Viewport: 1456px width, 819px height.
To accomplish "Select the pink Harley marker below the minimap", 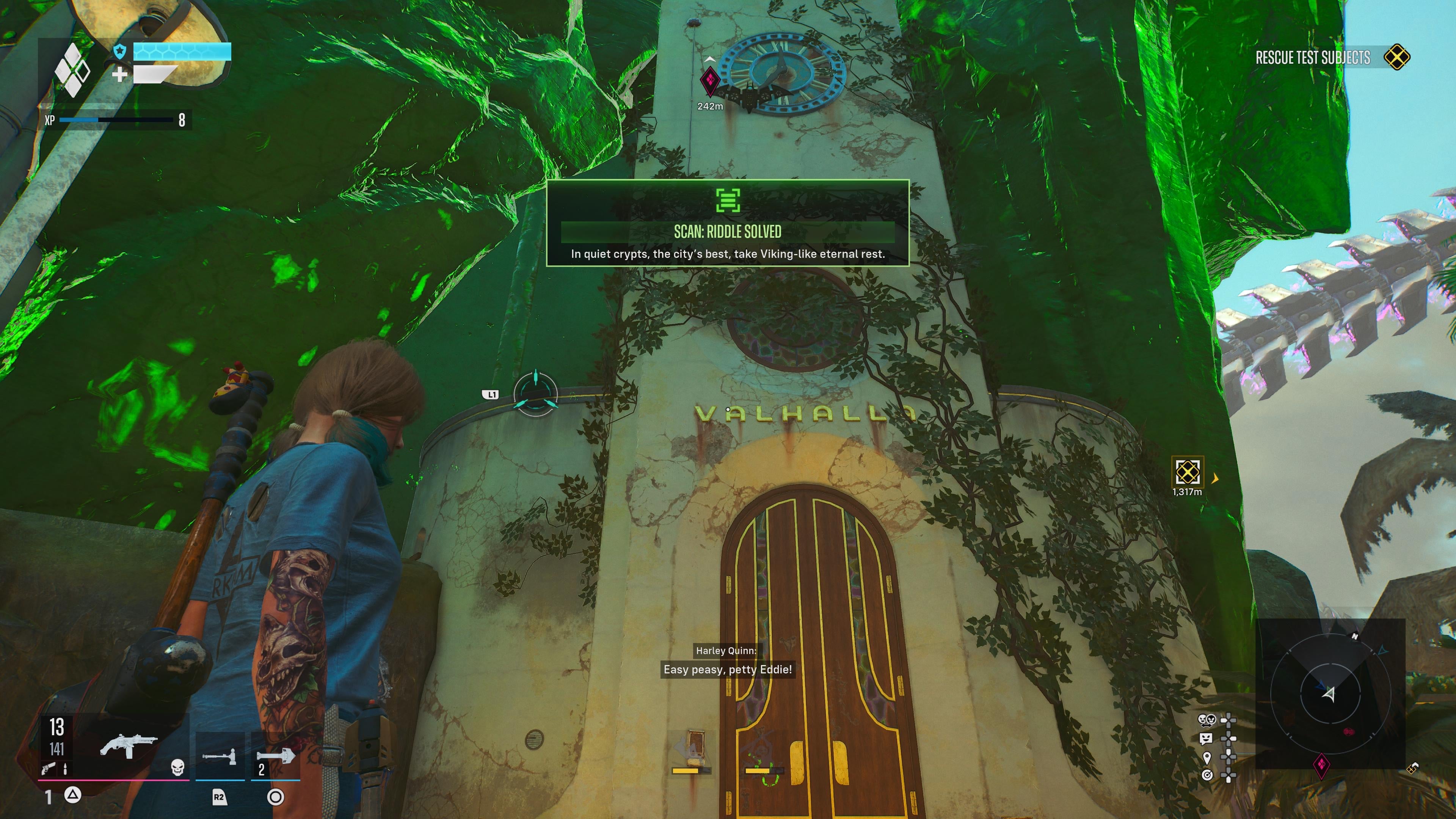I will [x=1321, y=765].
